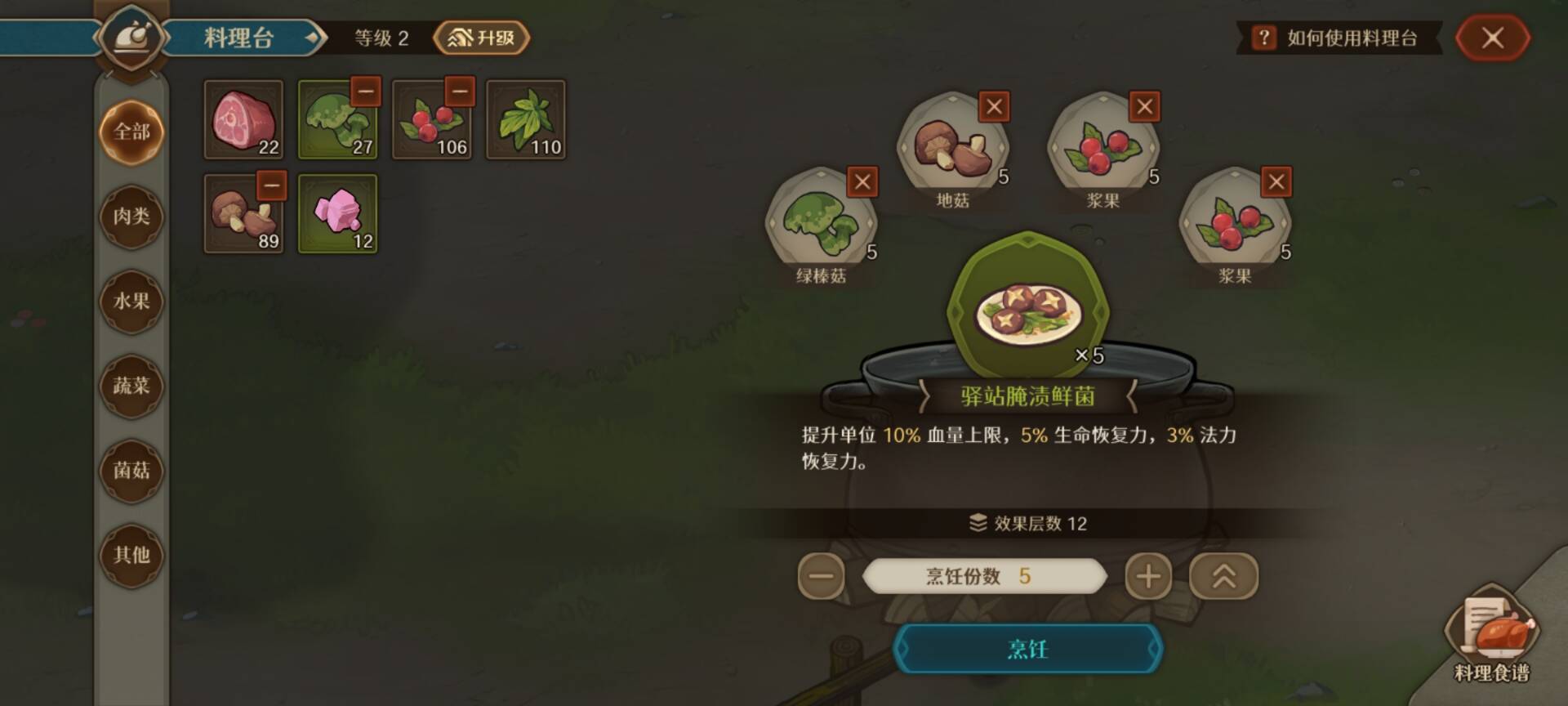Deselect the berries using its minus badge

pyautogui.click(x=461, y=92)
